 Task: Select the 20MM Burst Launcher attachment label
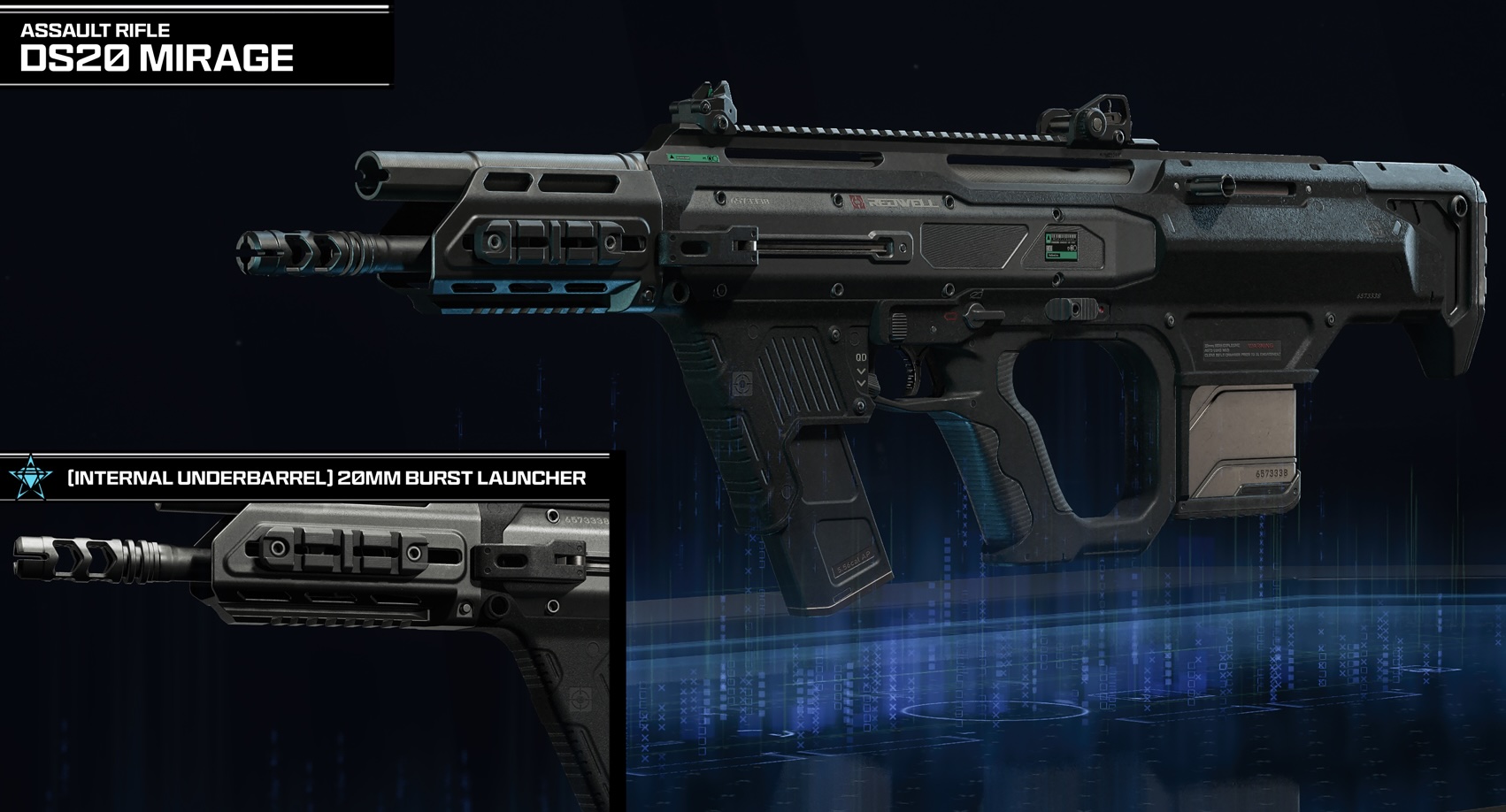[327, 479]
